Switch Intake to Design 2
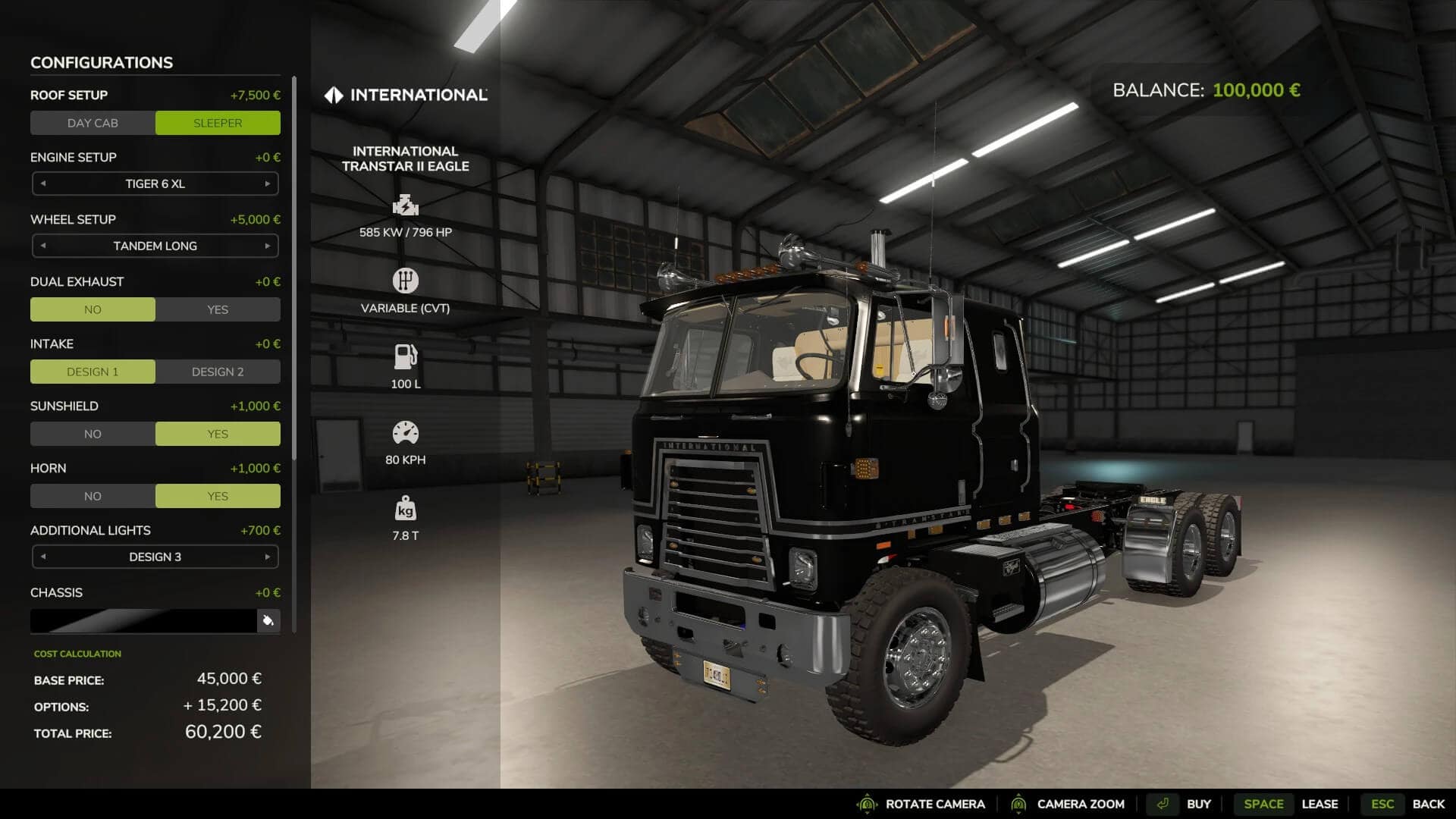This screenshot has height=819, width=1456. pyautogui.click(x=218, y=372)
